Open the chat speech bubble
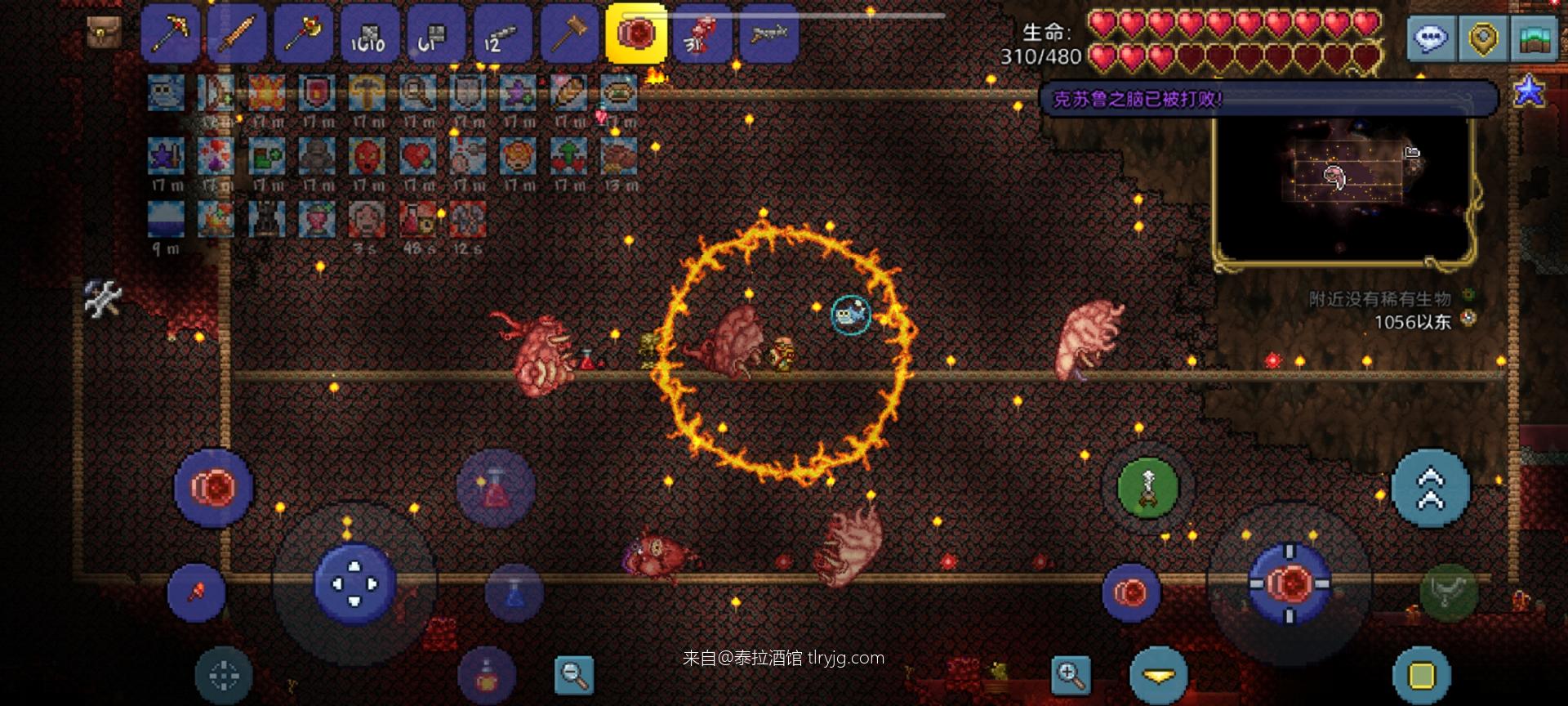The width and height of the screenshot is (1568, 706). [x=1430, y=38]
